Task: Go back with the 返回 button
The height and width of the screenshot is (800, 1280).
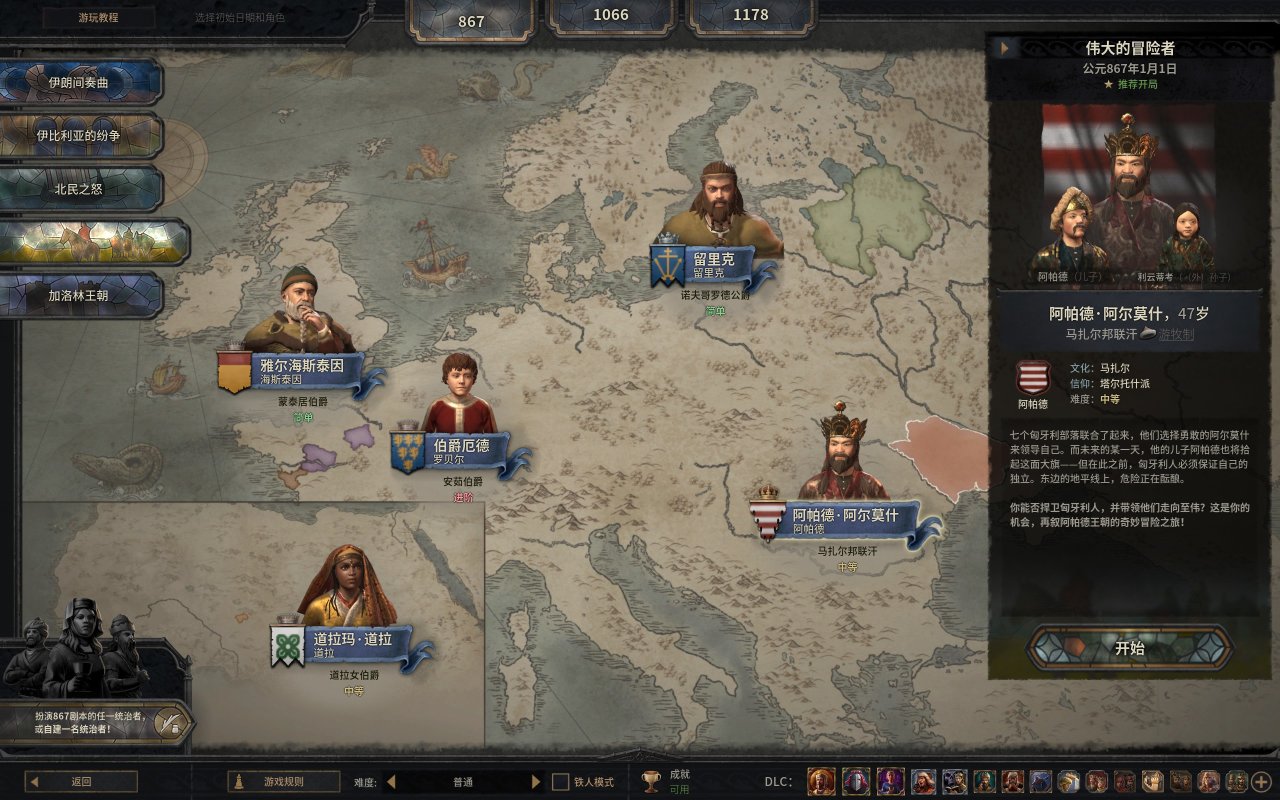Action: tap(81, 782)
